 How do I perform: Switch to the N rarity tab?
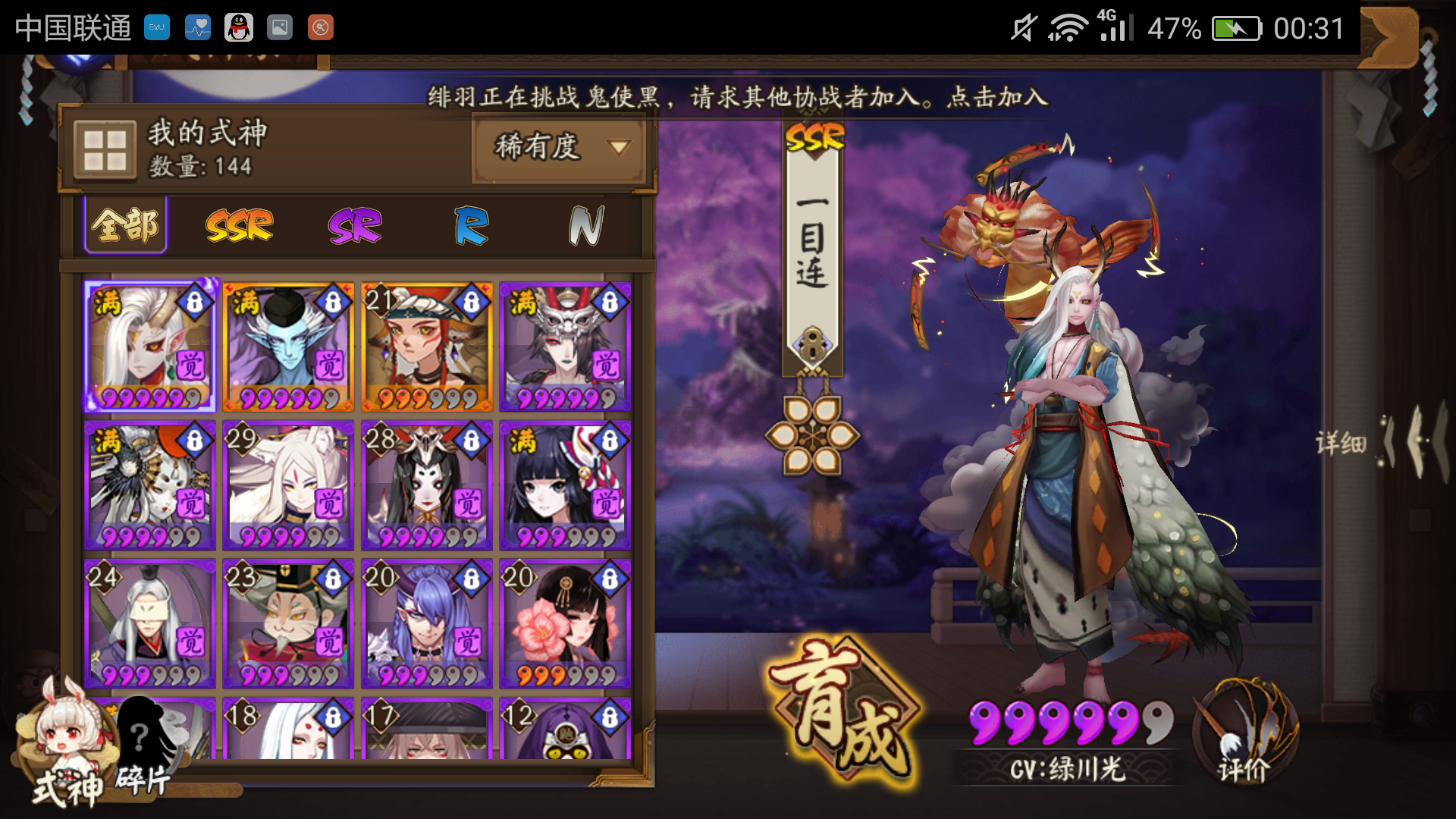click(x=584, y=224)
